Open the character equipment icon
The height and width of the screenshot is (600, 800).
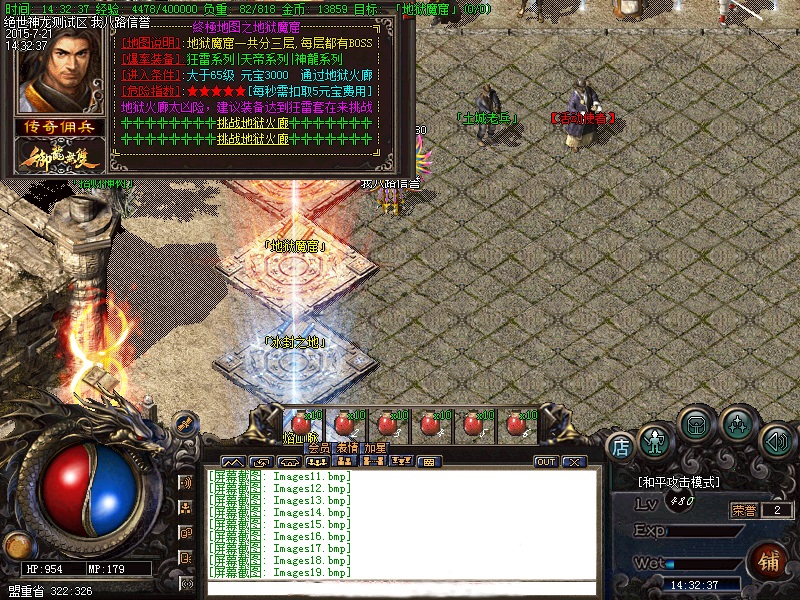(655, 440)
